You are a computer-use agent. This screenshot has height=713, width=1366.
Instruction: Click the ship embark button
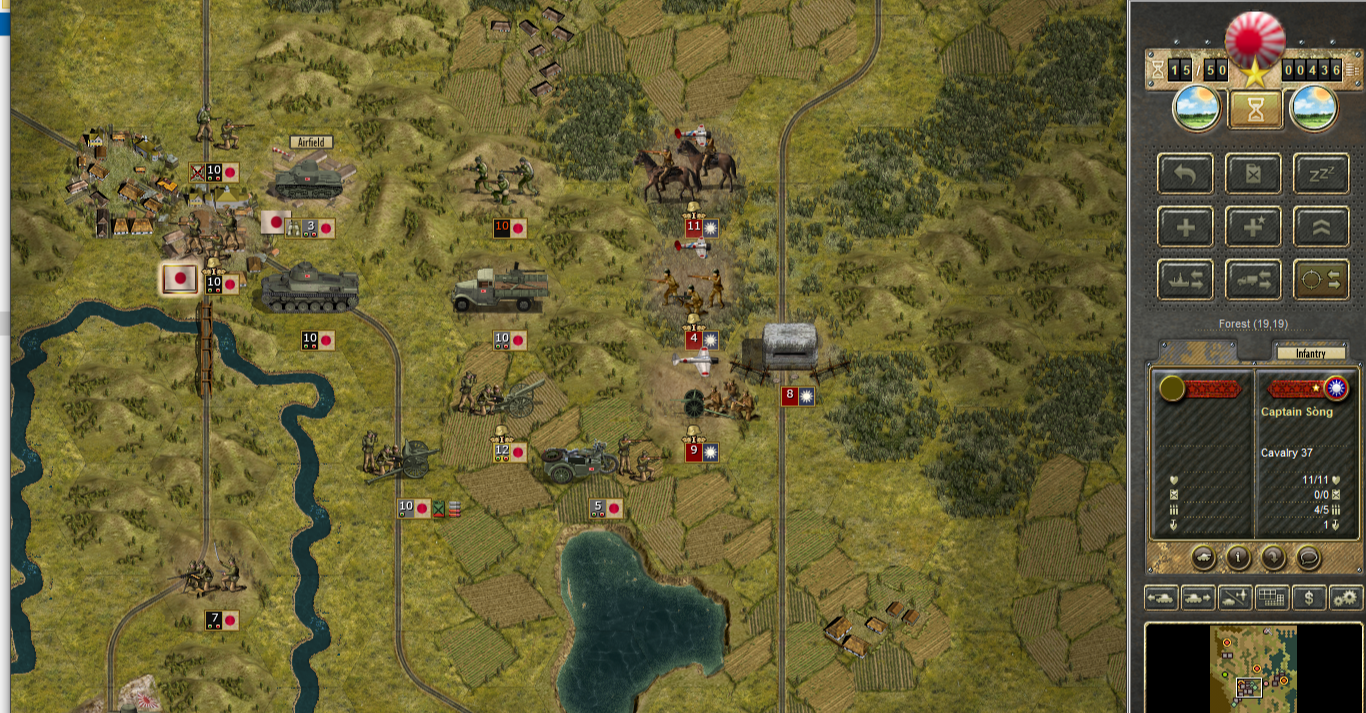pyautogui.click(x=1185, y=280)
